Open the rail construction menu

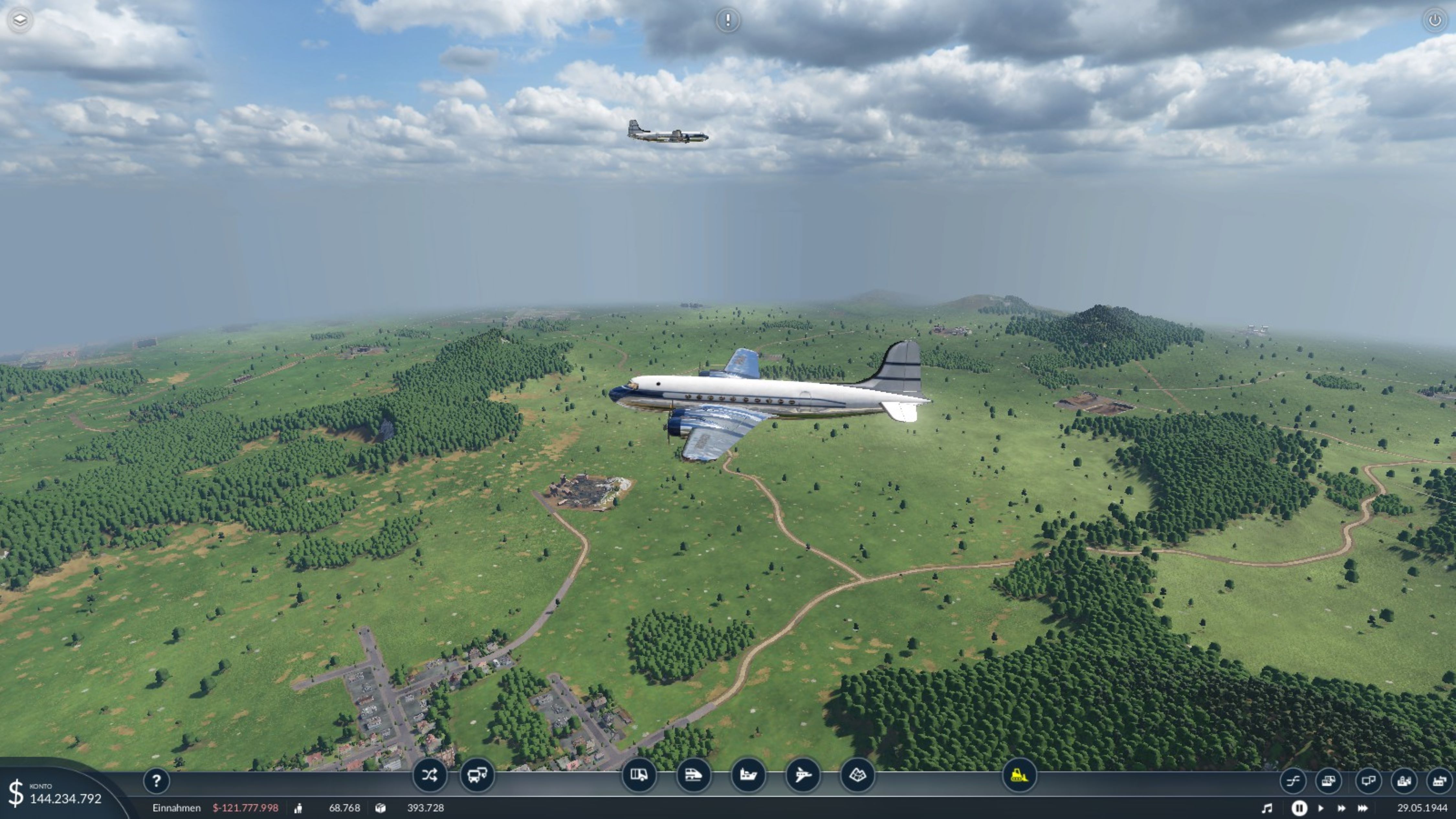click(x=693, y=775)
